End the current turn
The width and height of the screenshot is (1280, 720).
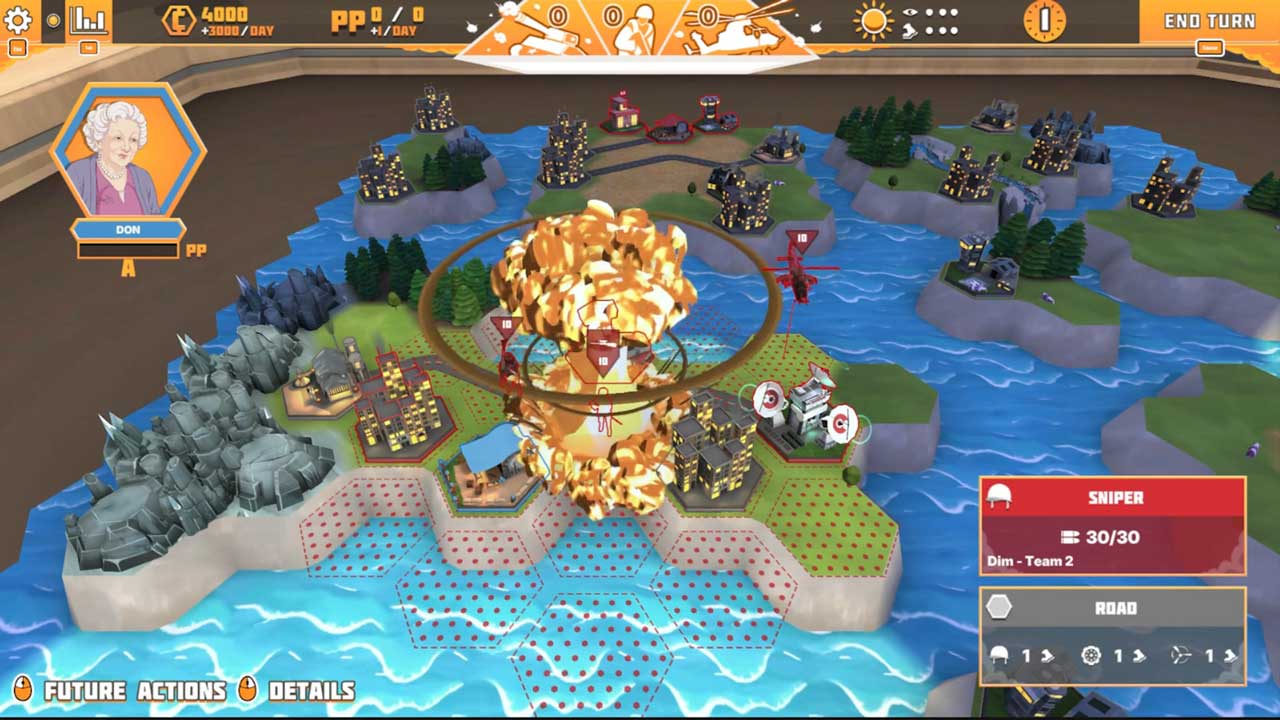pyautogui.click(x=1209, y=21)
